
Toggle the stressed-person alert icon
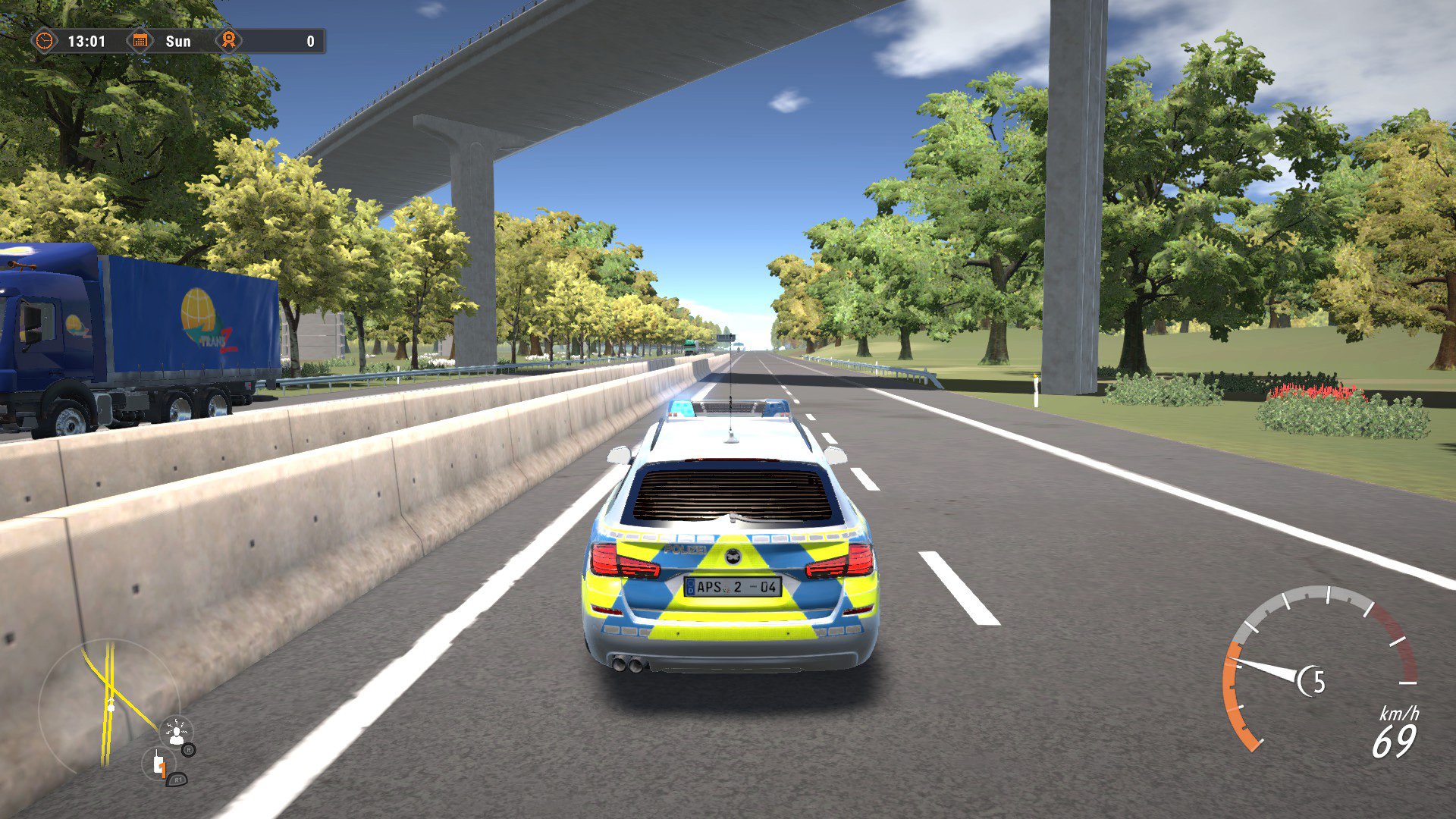(177, 732)
